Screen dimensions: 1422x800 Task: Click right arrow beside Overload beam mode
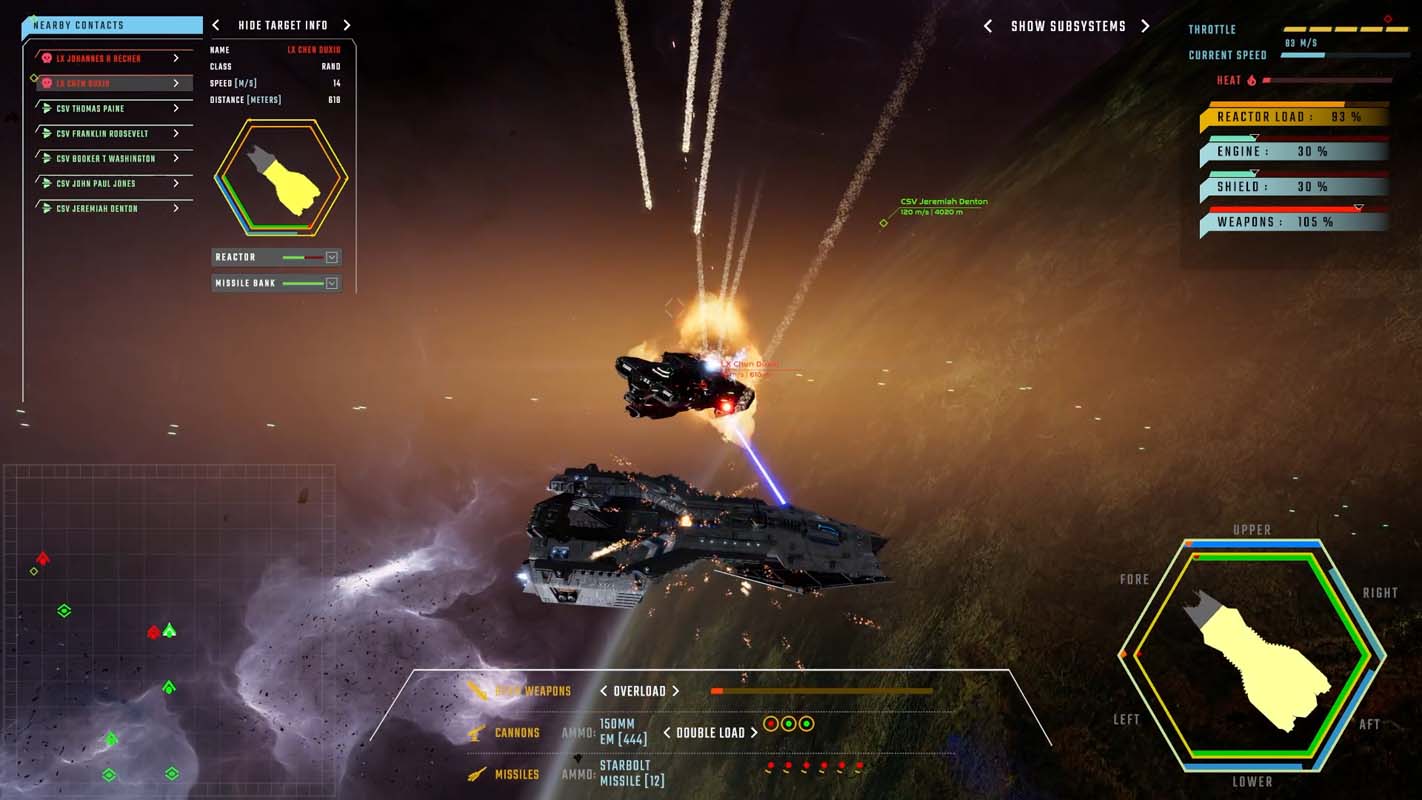tap(676, 691)
